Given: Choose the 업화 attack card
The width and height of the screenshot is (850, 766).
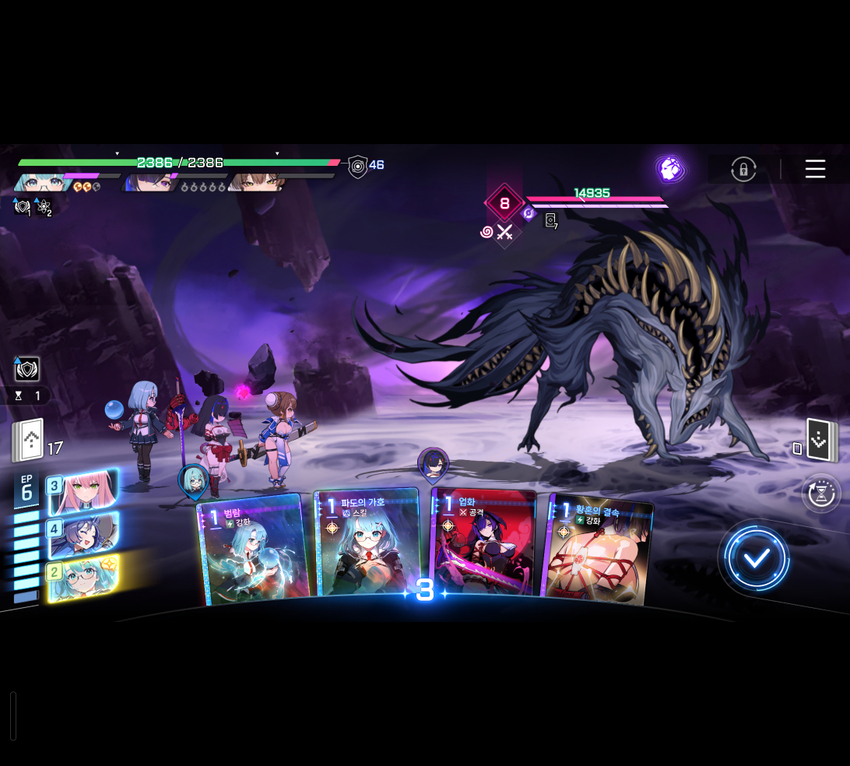Looking at the screenshot, I should 482,547.
